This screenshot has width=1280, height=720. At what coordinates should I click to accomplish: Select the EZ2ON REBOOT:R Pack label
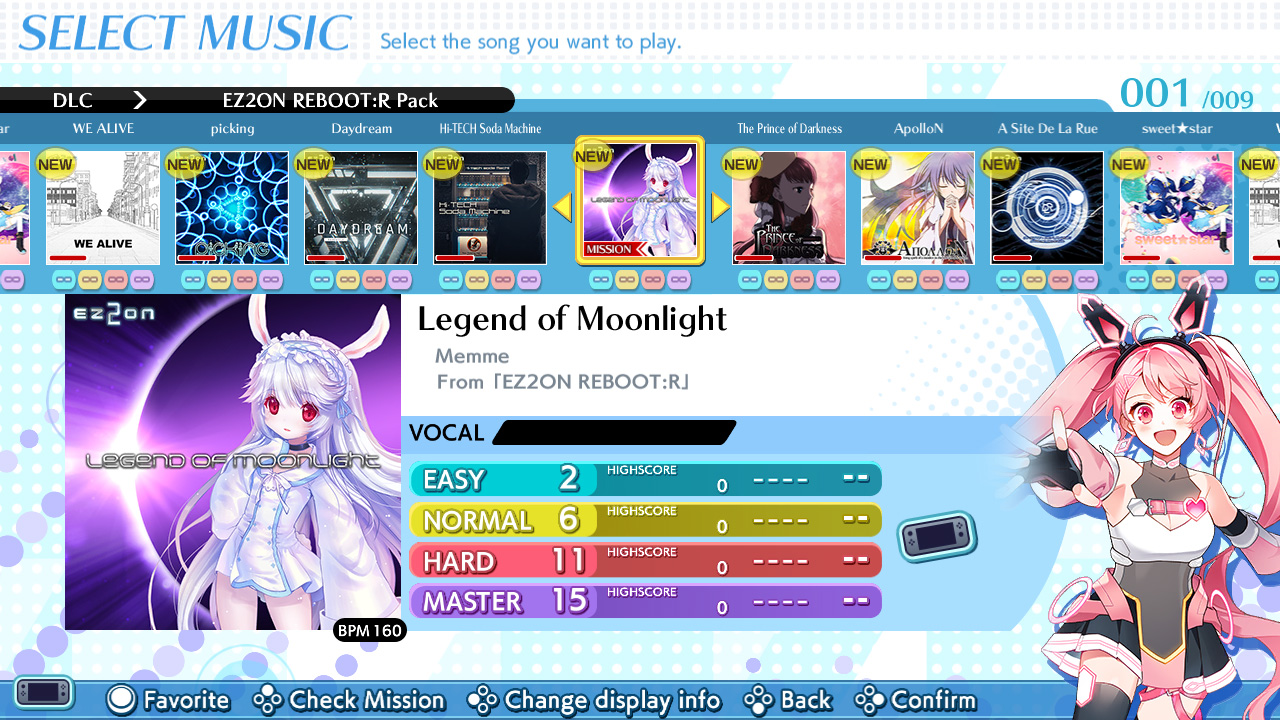[x=330, y=100]
